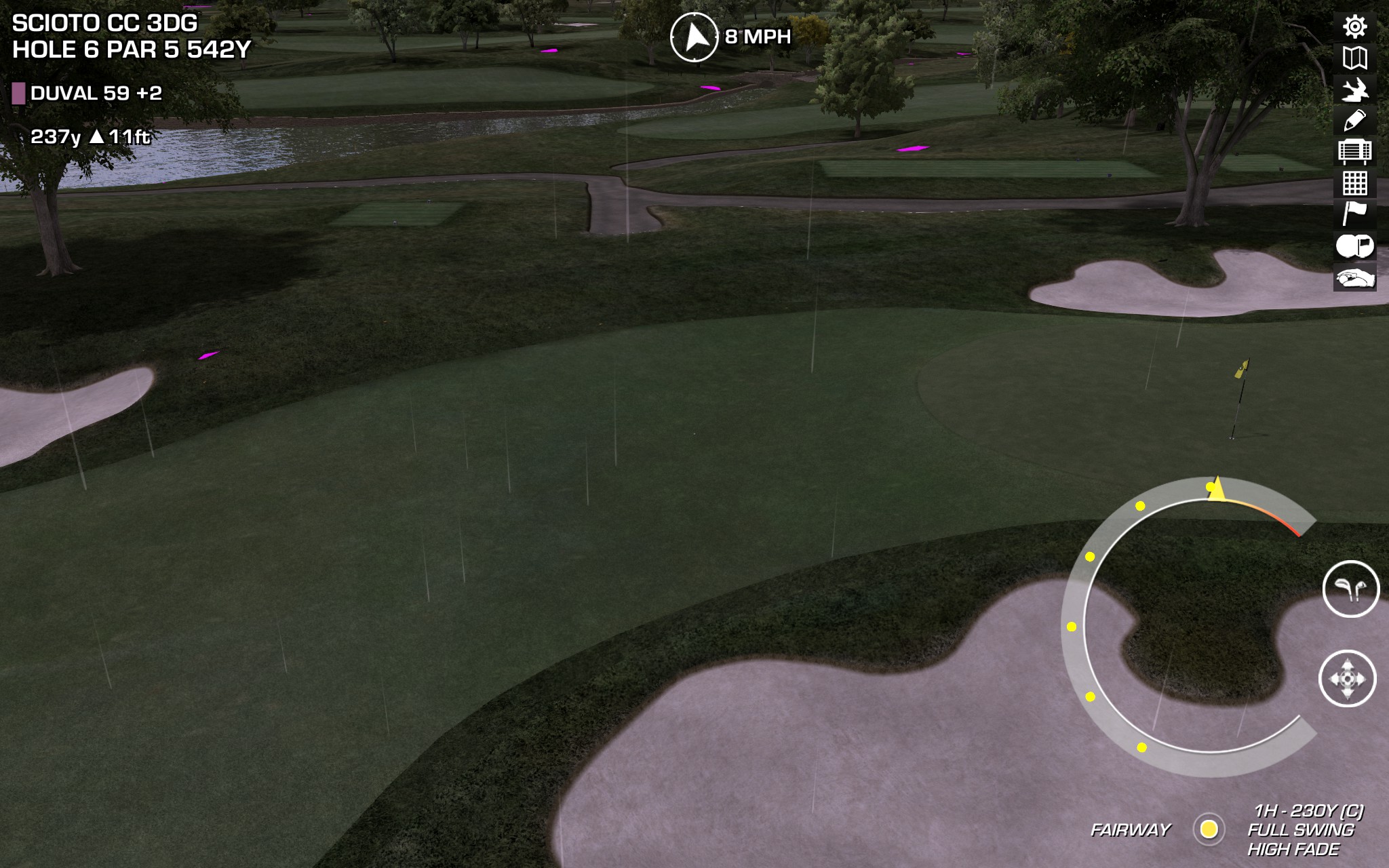Activate the bird flyover view
Viewport: 1389px width, 868px height.
1354,90
